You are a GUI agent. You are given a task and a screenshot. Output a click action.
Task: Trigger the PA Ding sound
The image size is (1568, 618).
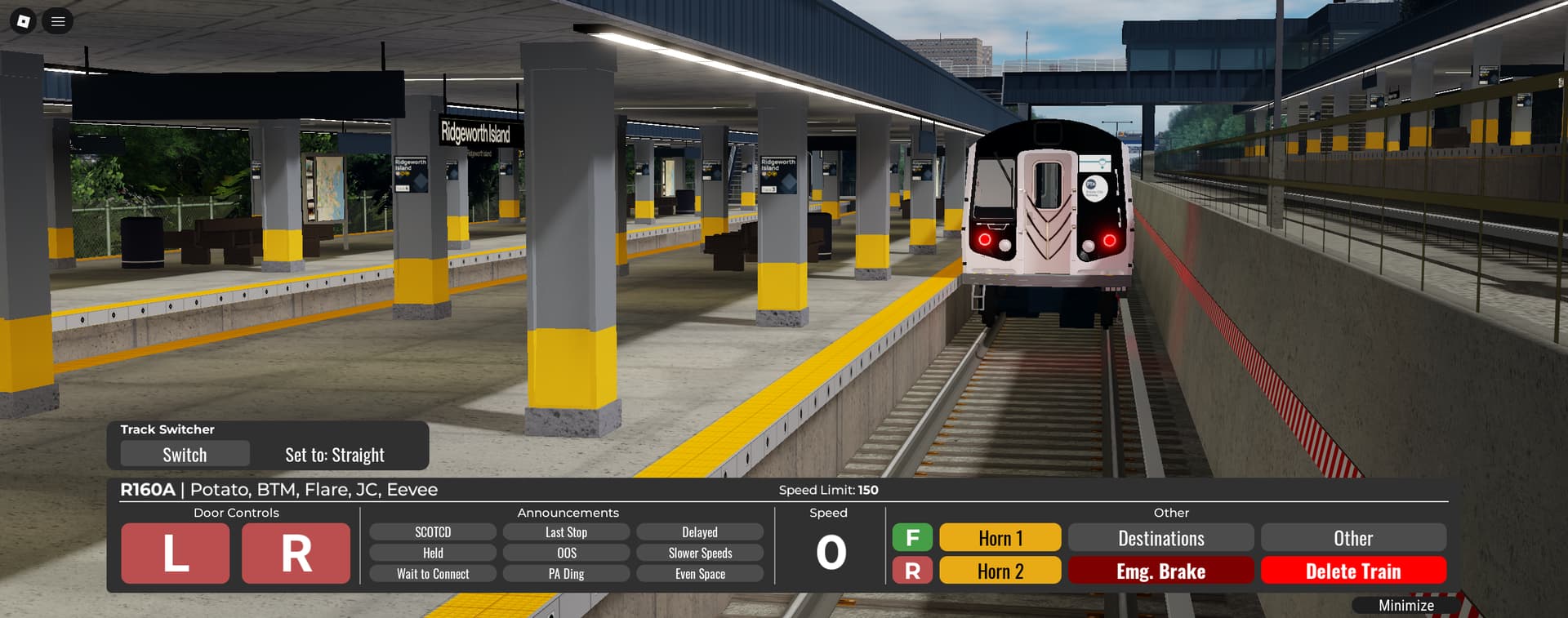[x=566, y=574]
